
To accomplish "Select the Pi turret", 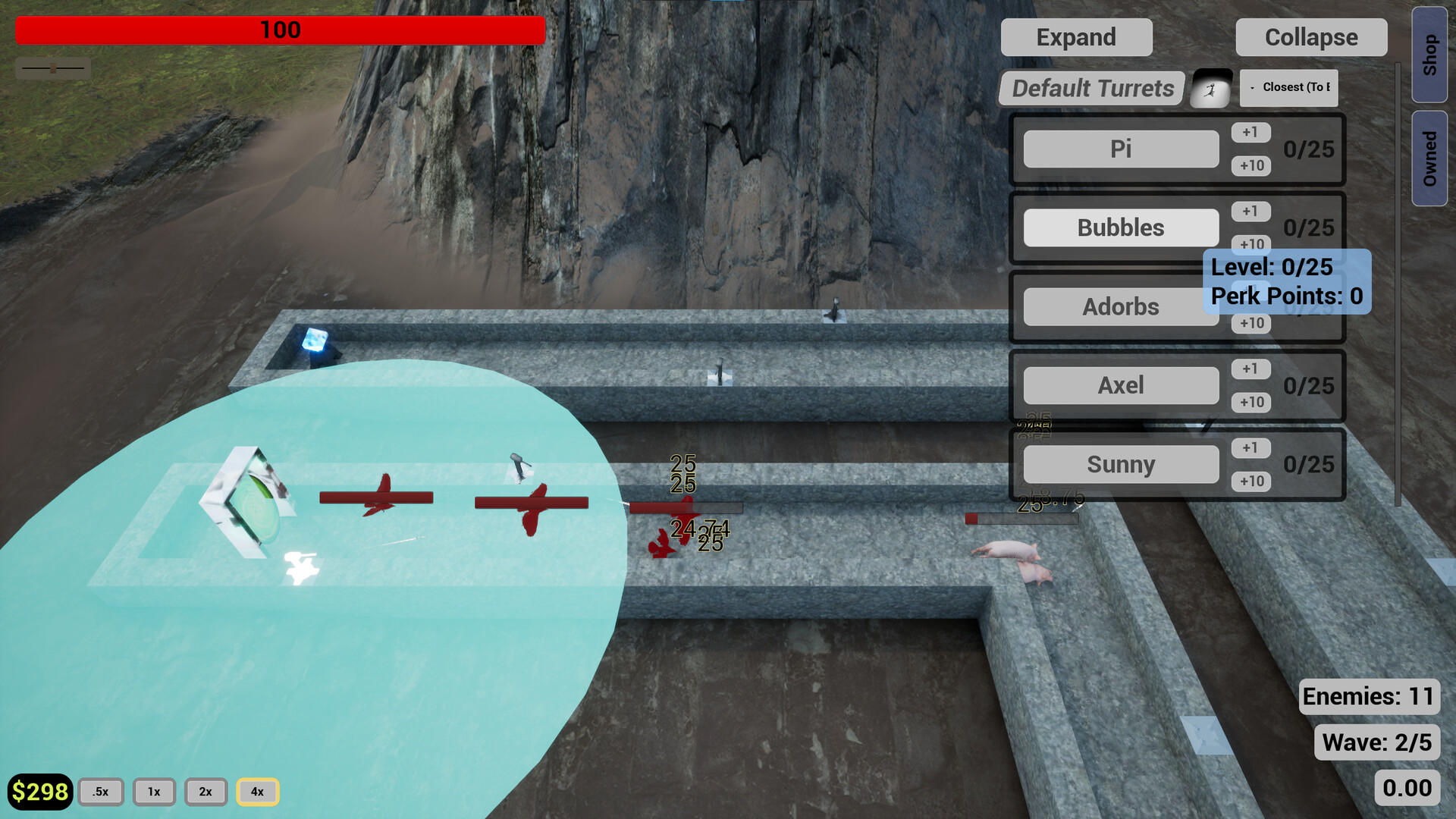I will 1120,149.
